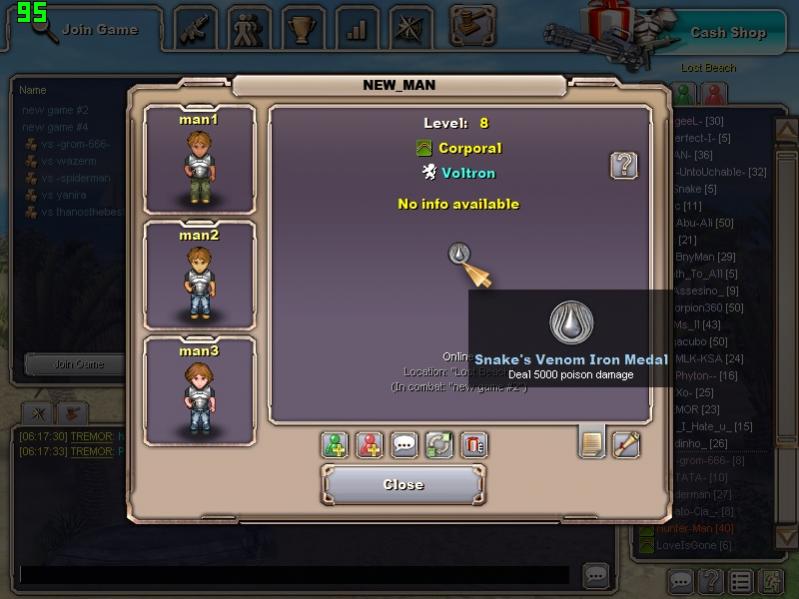Open the bar chart rankings tab

(357, 29)
